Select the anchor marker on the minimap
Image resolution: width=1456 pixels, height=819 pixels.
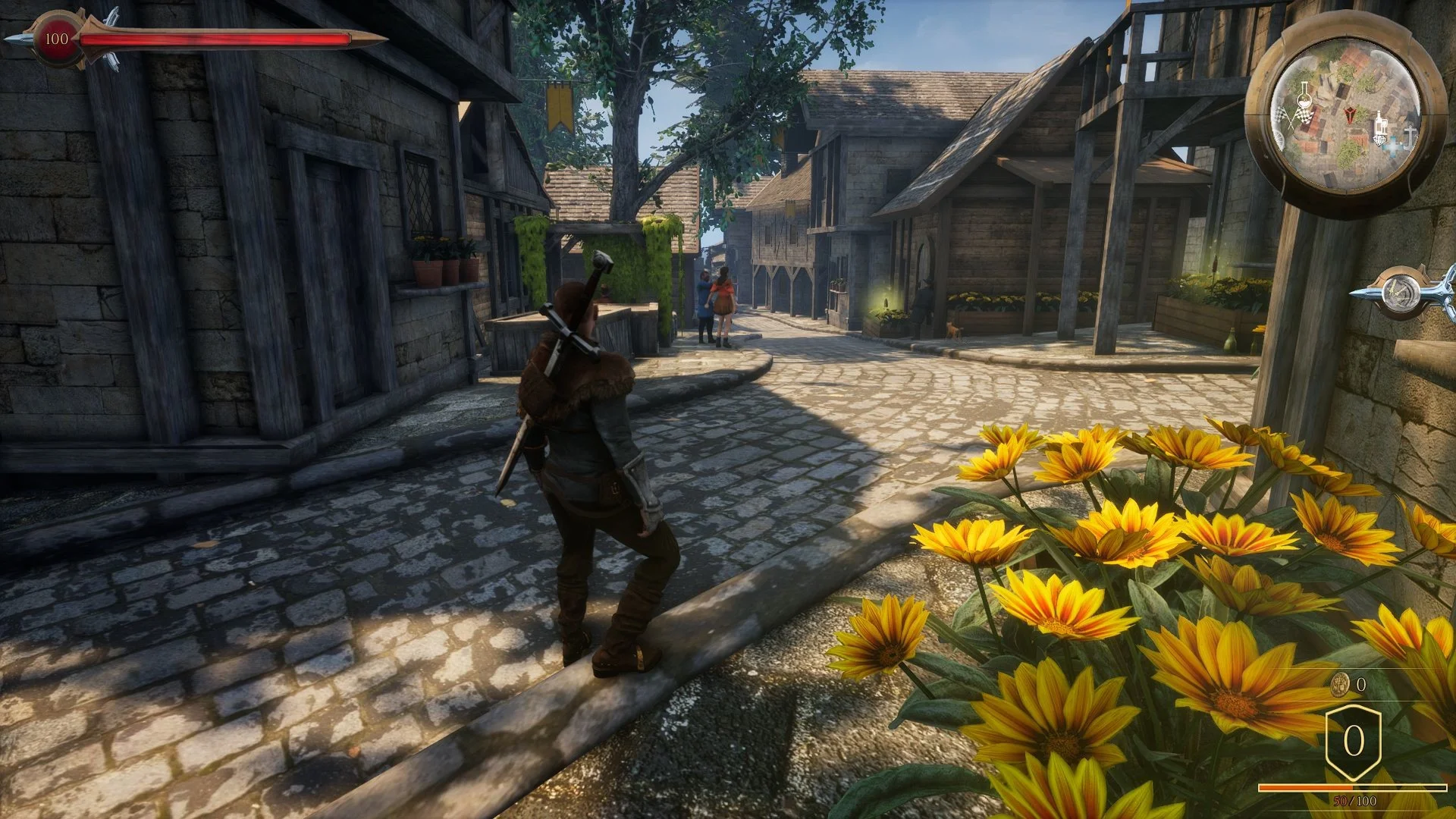[1409, 137]
